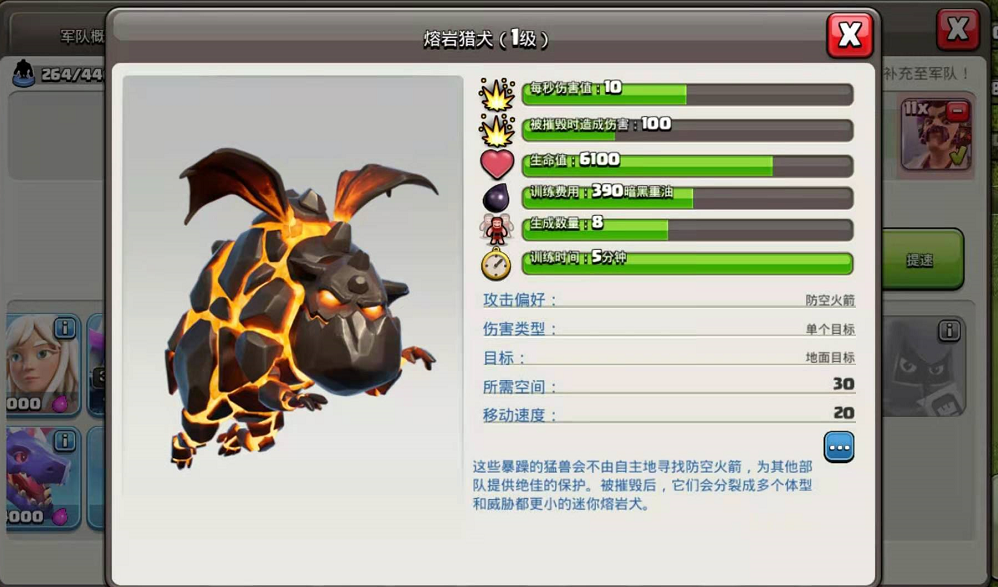Close the Lava Hound info popup

click(849, 35)
